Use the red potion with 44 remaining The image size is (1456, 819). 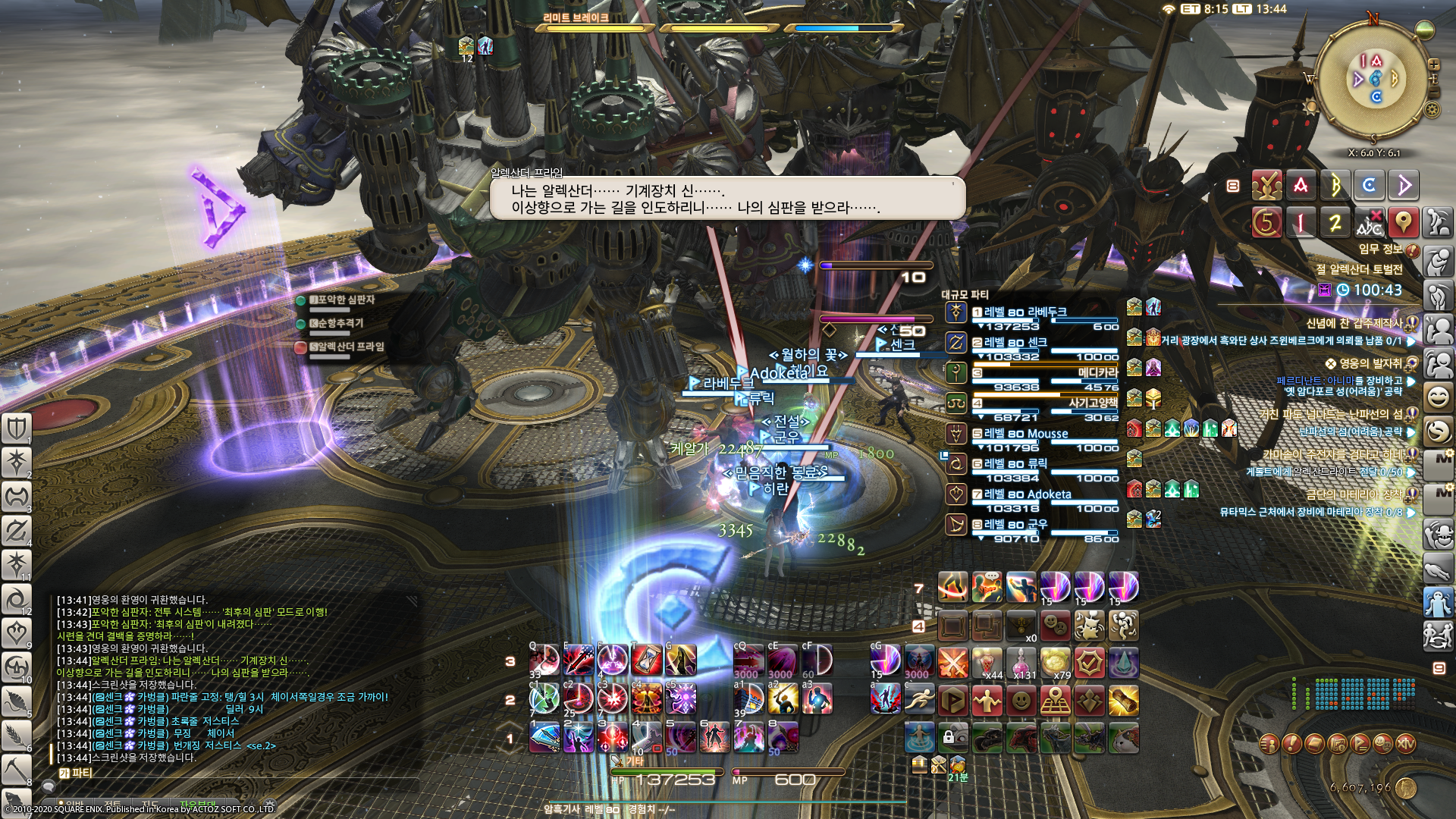(987, 664)
